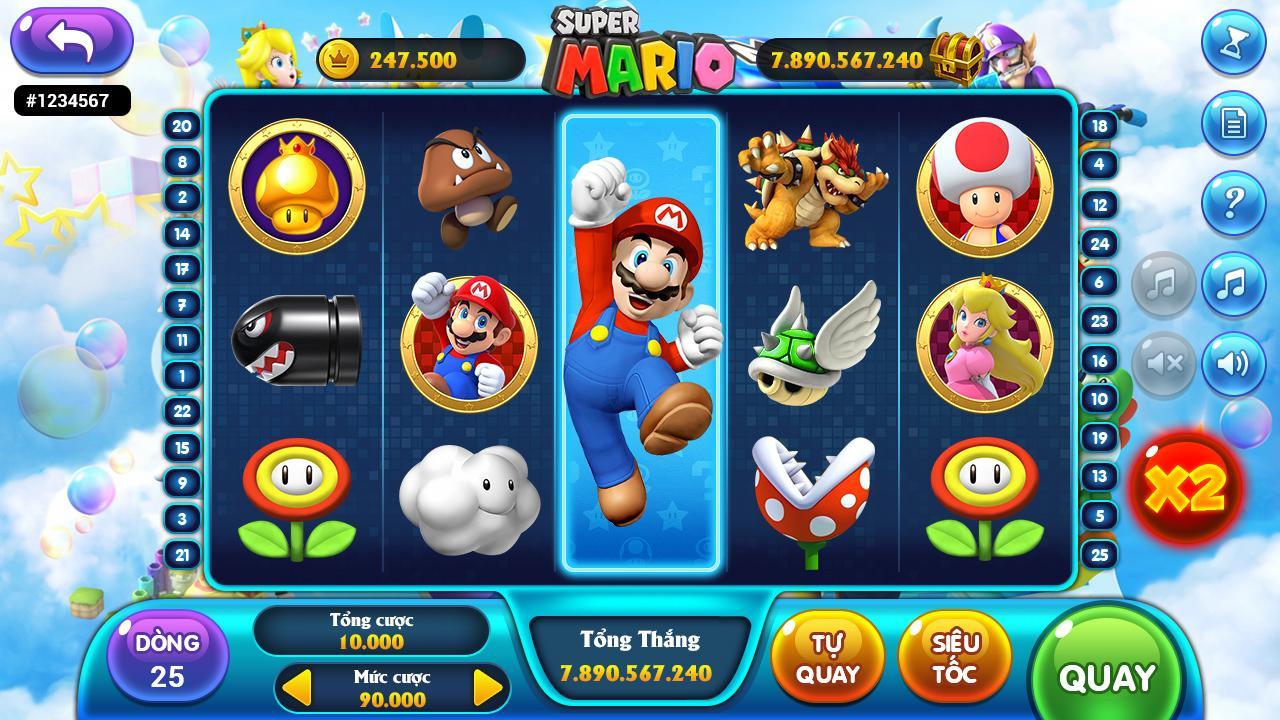Open the hourglass history button
This screenshot has height=720, width=1280.
point(1233,42)
